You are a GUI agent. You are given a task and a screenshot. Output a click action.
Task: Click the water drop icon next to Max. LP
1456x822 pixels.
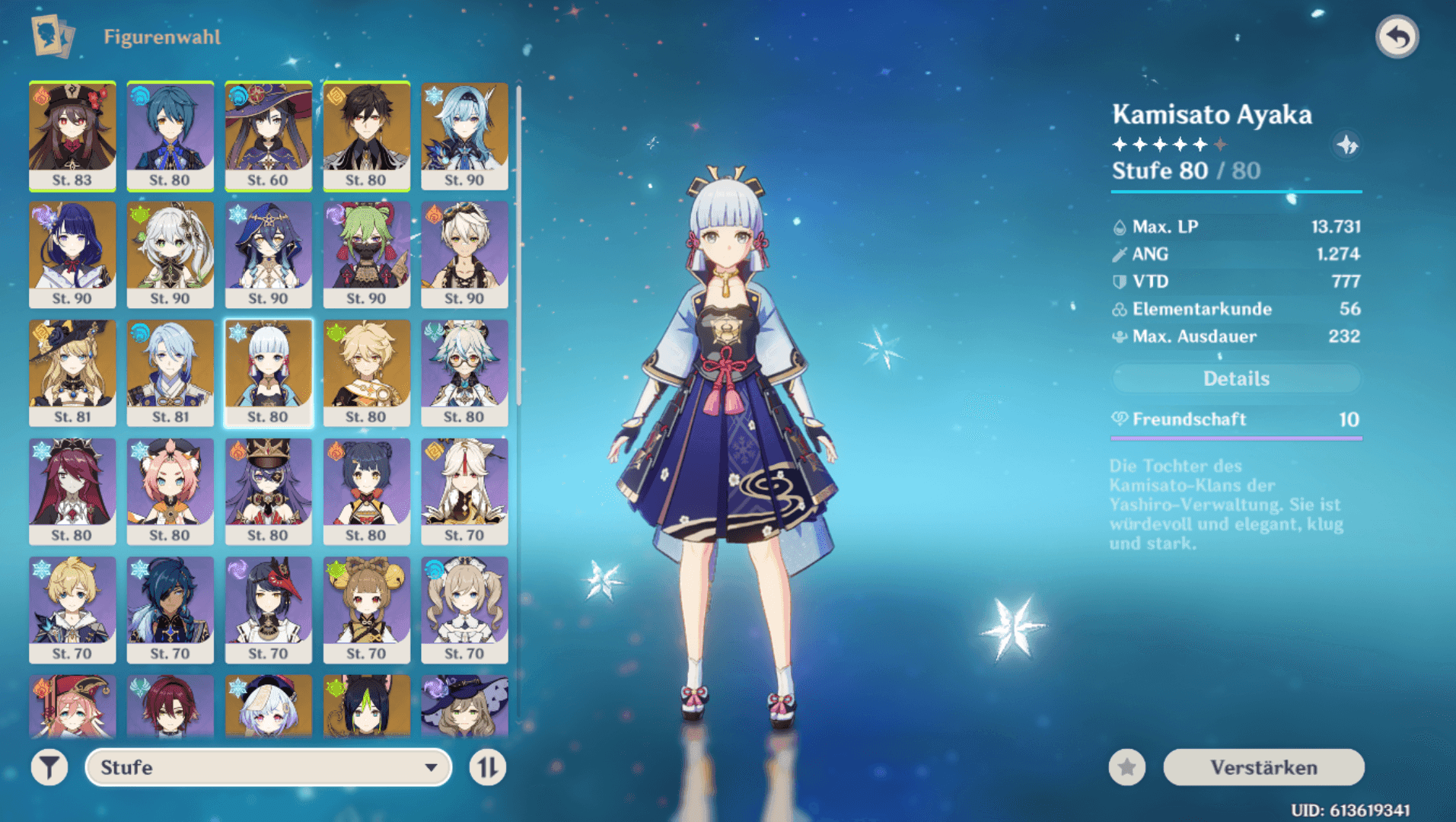(1119, 226)
